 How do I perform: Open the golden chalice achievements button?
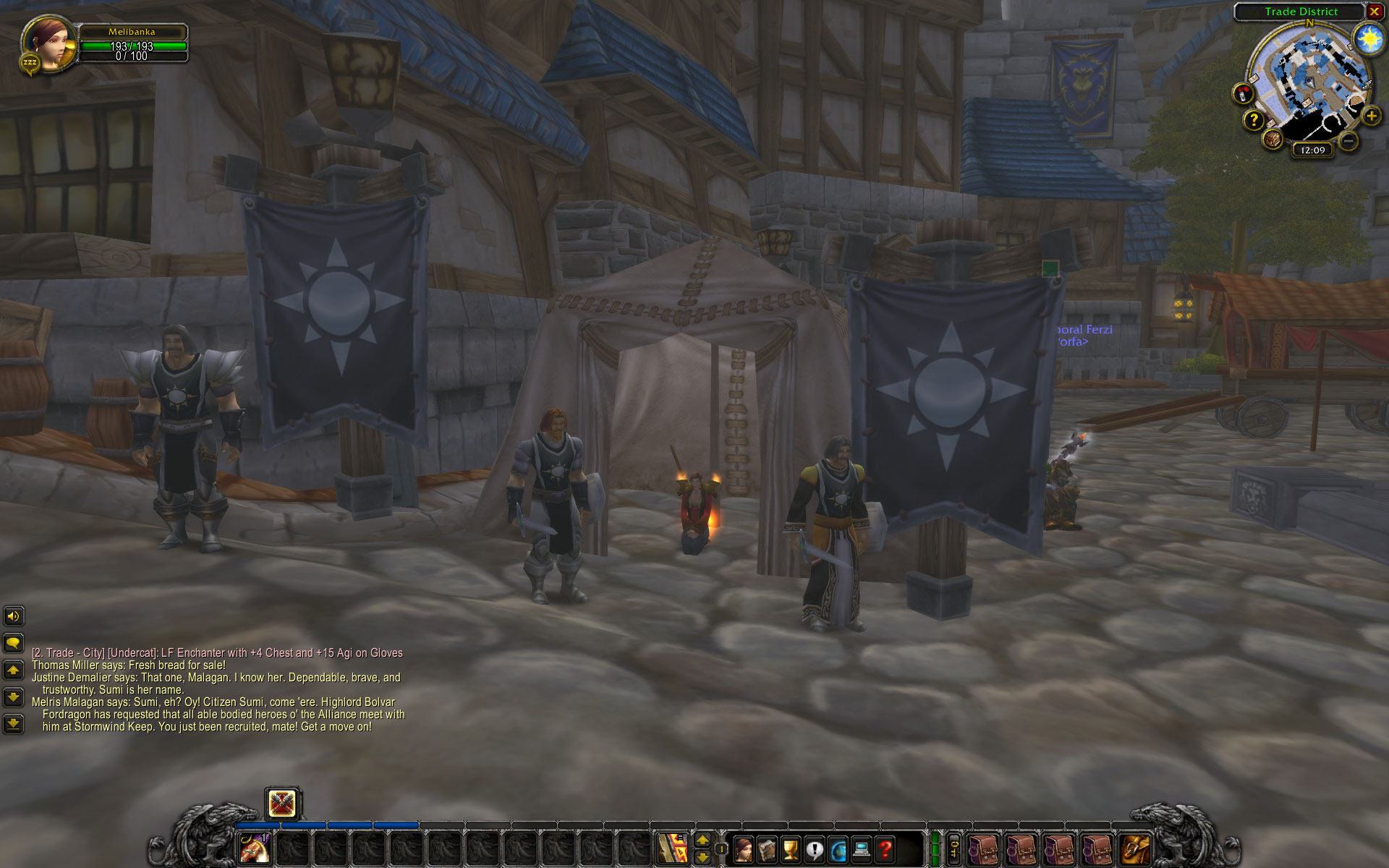point(791,849)
